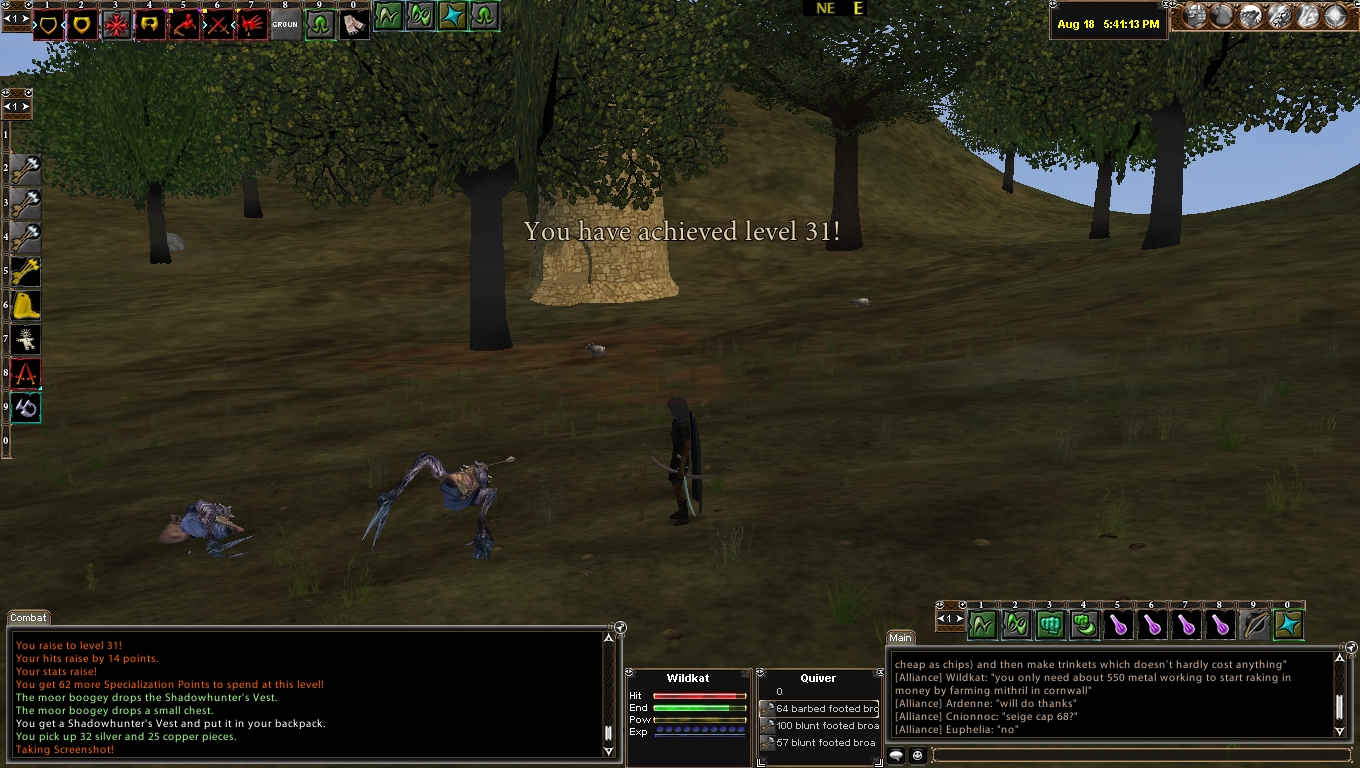
Task: Activate the red crossed swords ability
Action: [x=218, y=25]
